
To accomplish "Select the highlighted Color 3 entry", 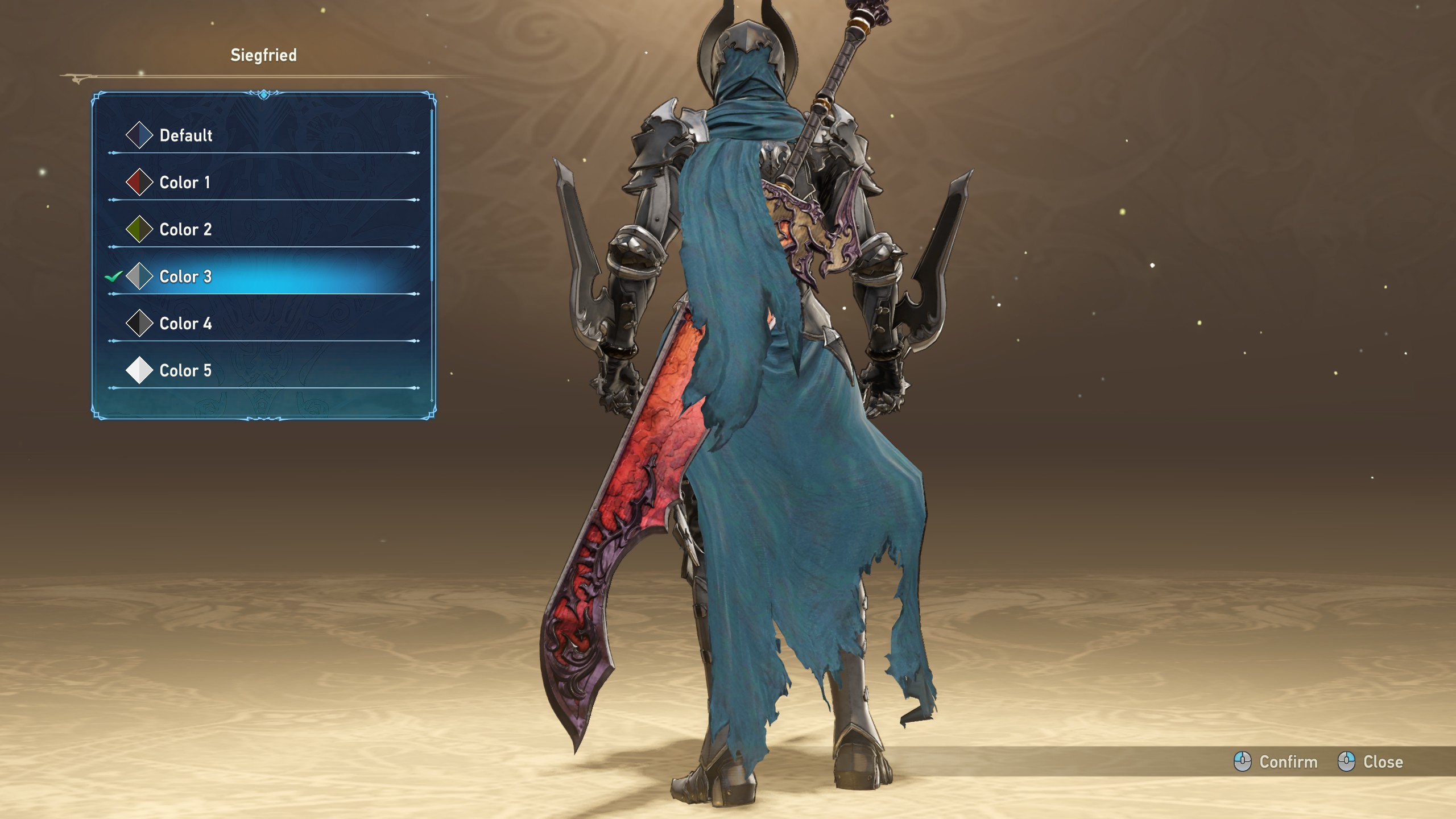I will pyautogui.click(x=185, y=277).
